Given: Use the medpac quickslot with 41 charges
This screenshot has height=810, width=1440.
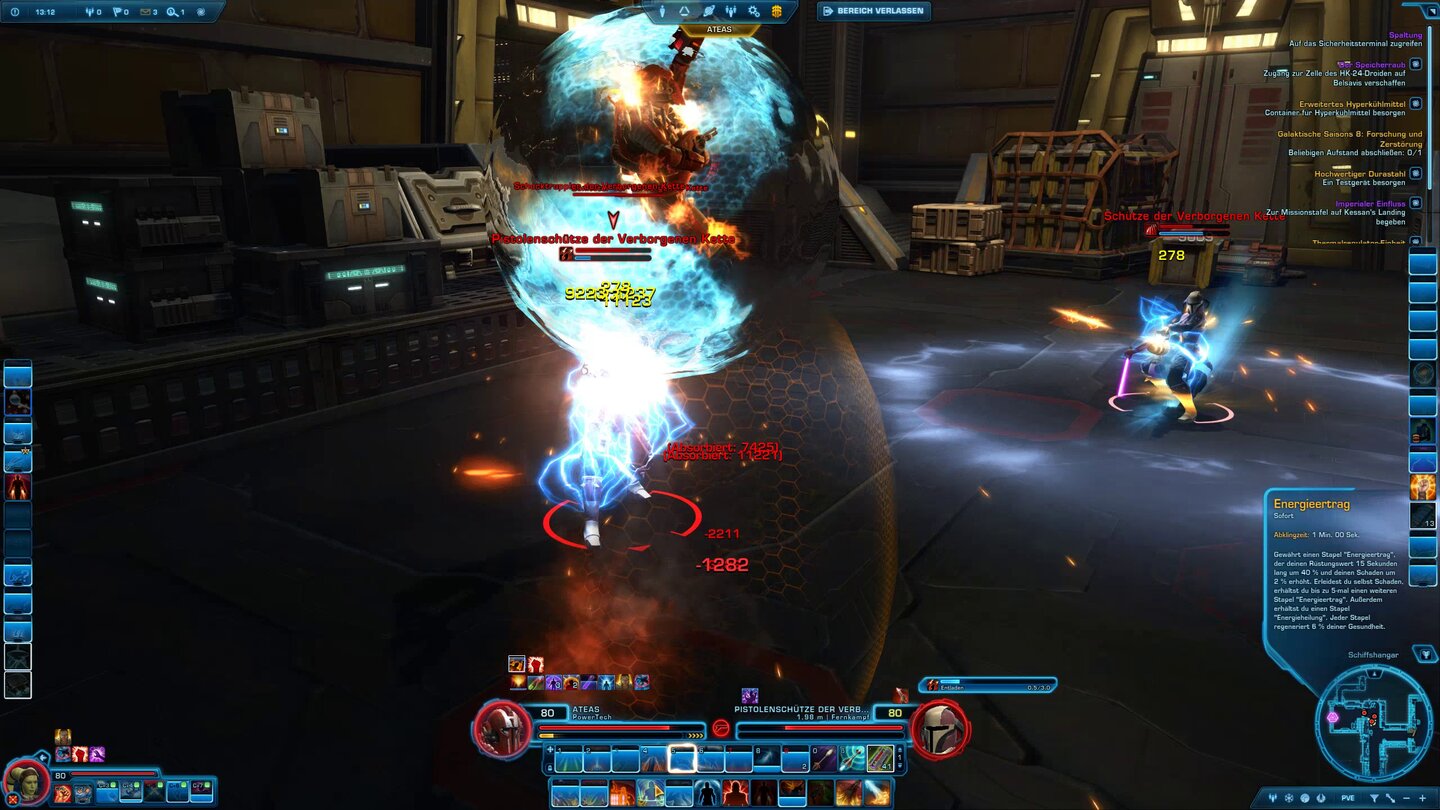Looking at the screenshot, I should tap(880, 760).
